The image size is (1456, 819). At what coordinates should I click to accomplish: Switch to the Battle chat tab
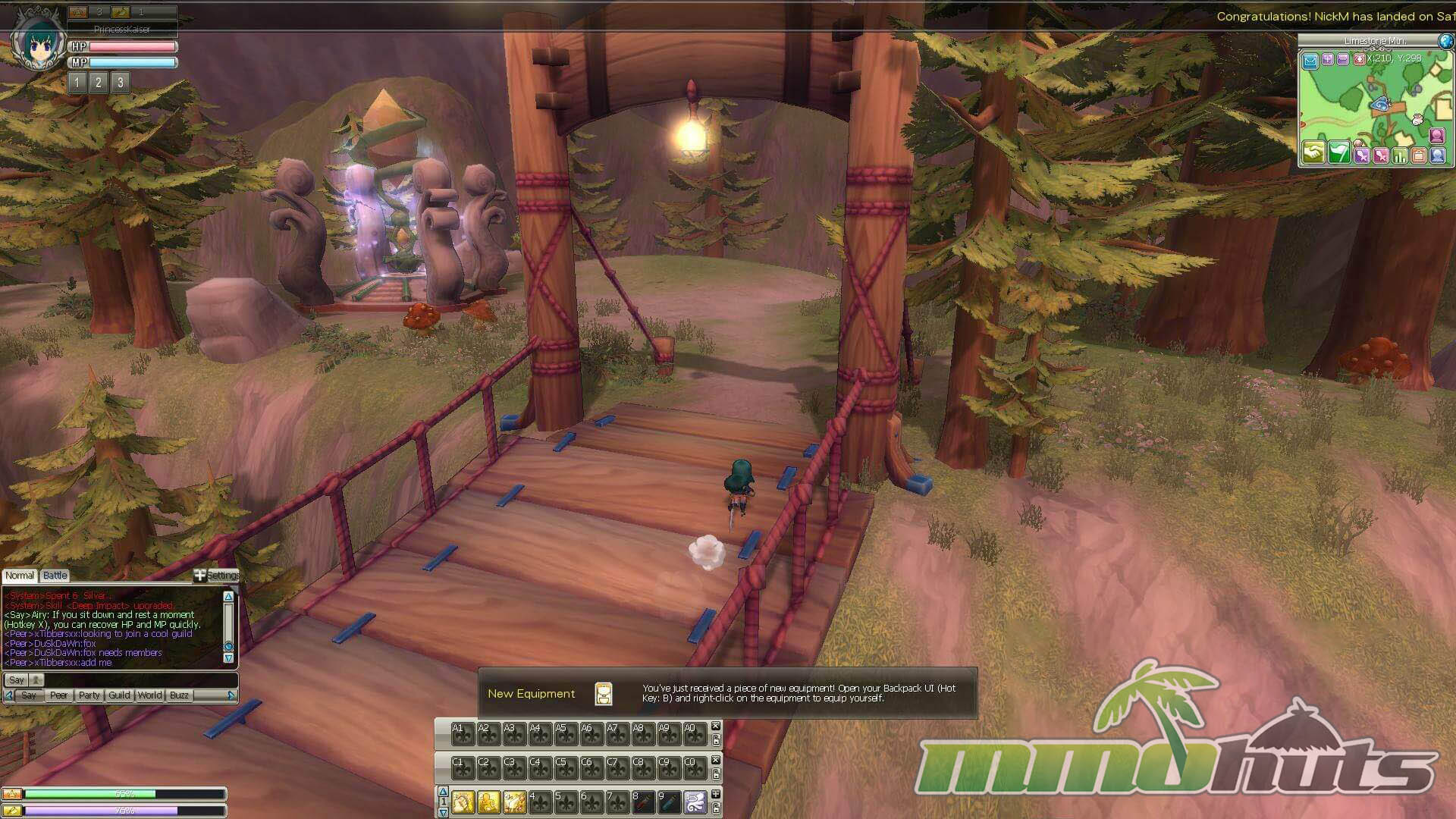point(55,576)
